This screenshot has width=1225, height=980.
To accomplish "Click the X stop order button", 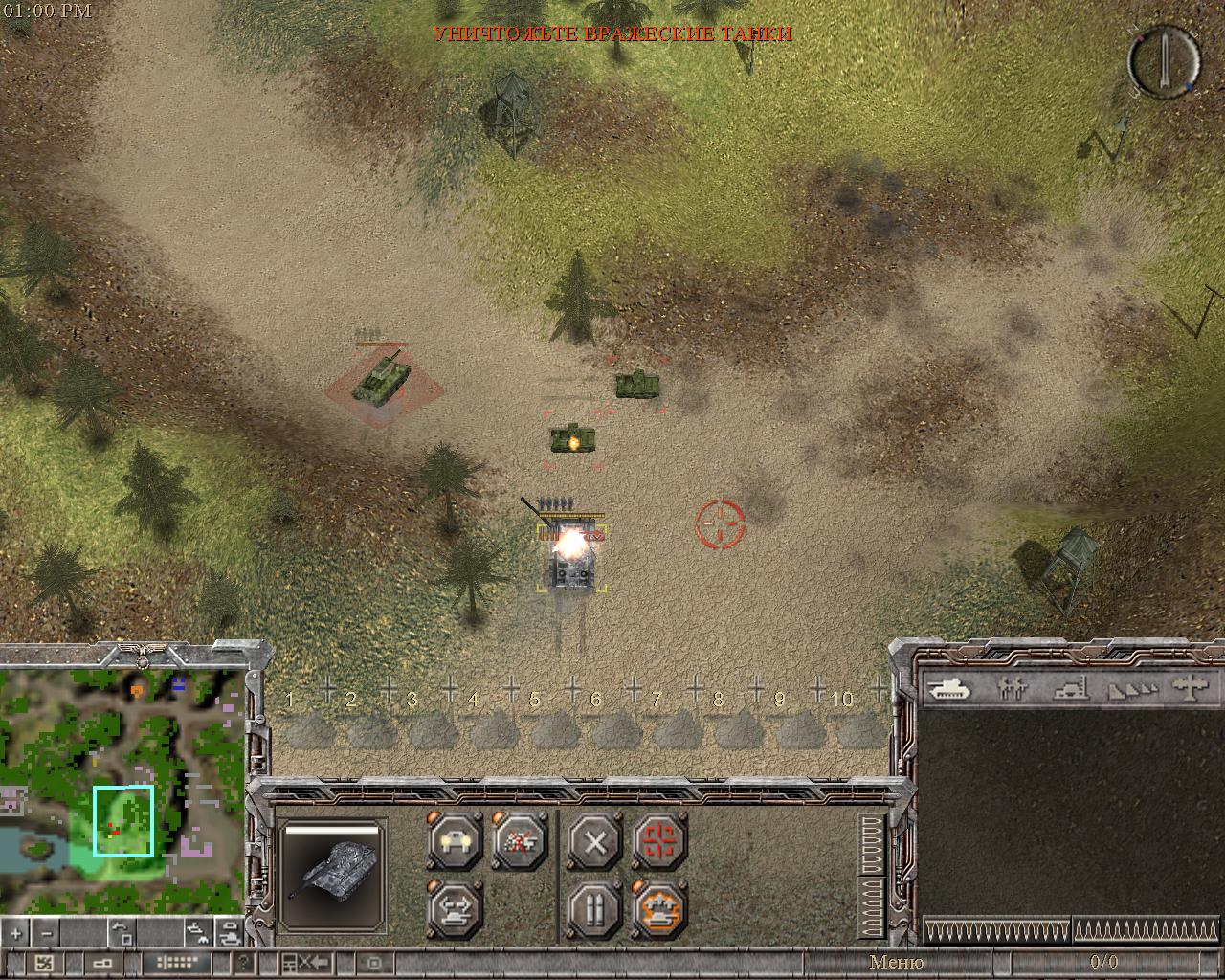I will click(594, 843).
